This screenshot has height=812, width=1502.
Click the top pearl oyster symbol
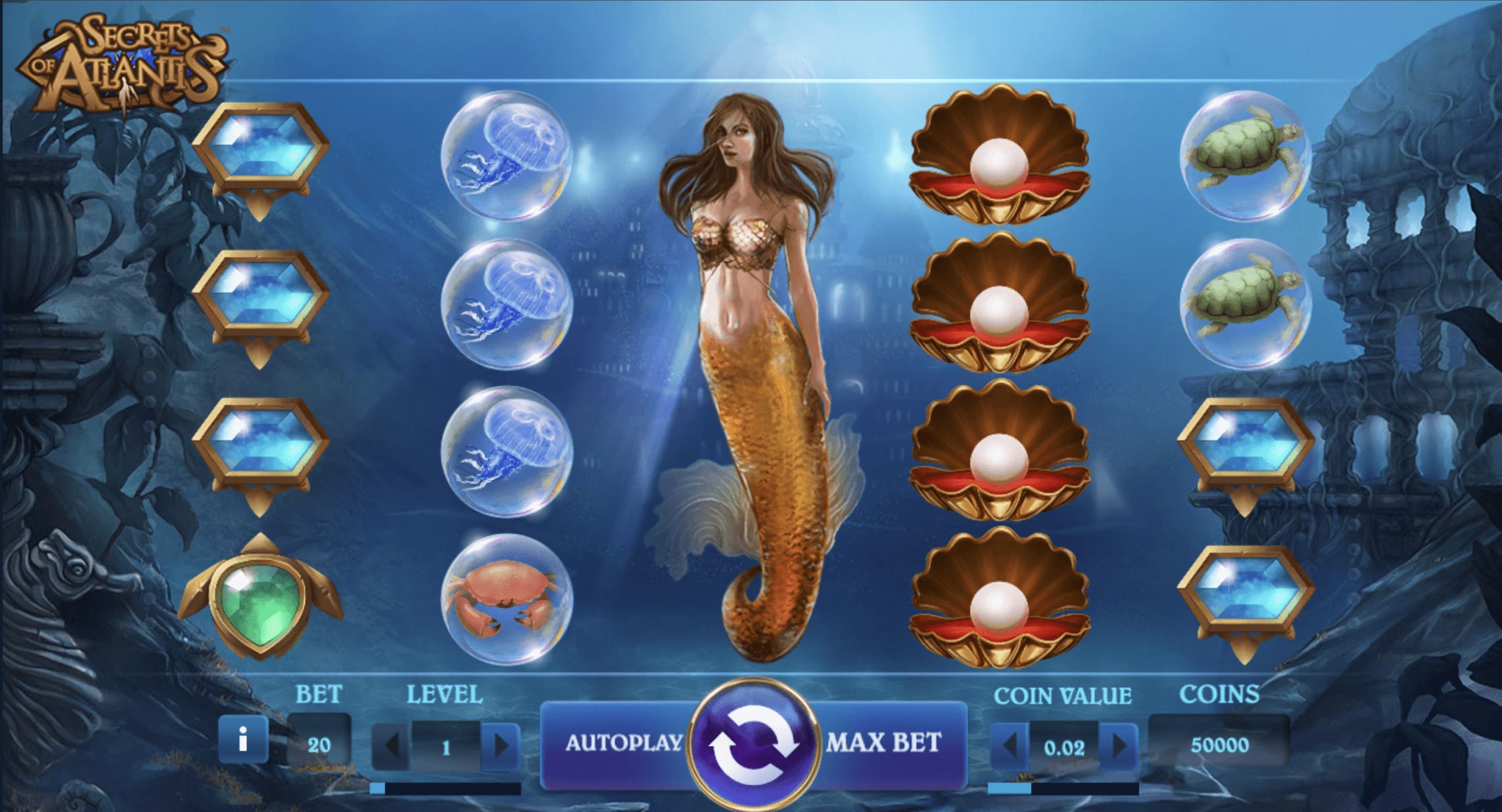(1001, 158)
